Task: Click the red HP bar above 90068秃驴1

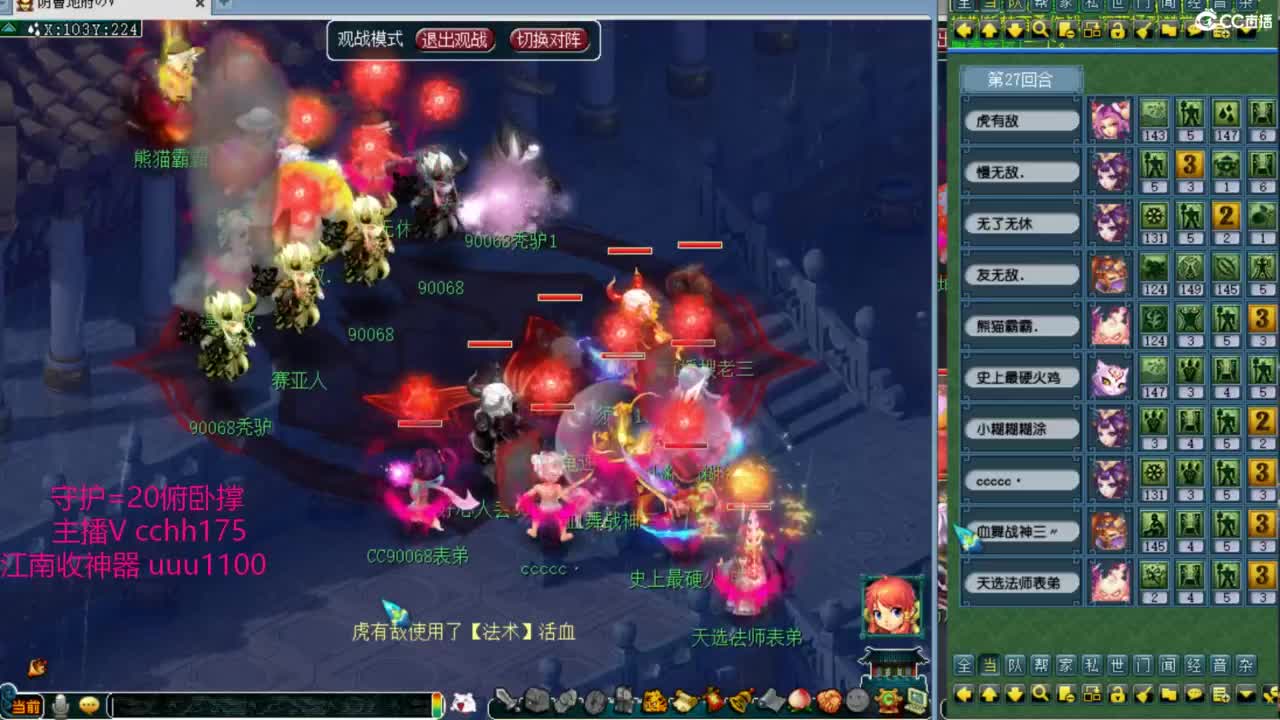Action: tap(631, 249)
